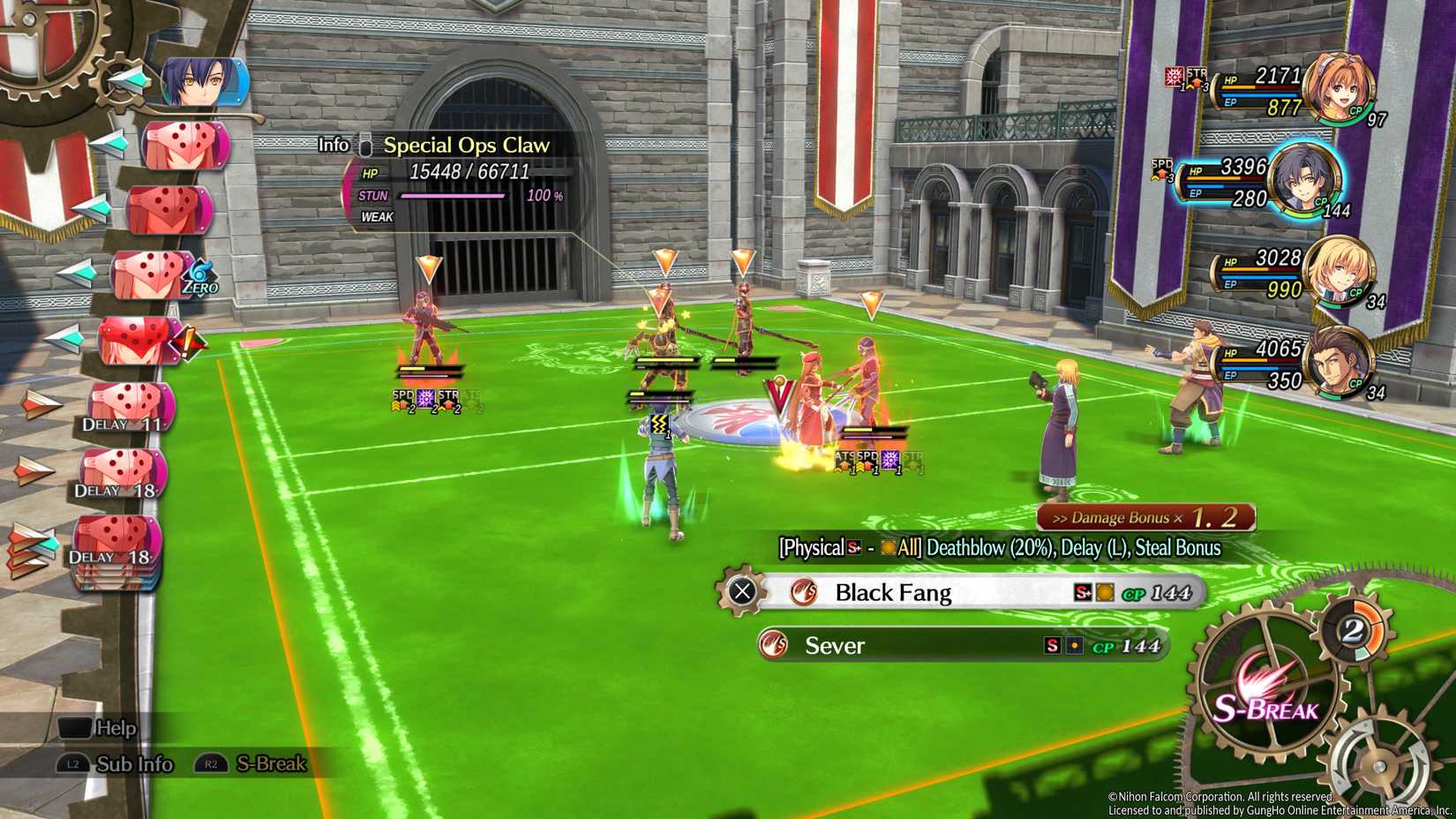Click the S+ rank icon next to Black Fang
The width and height of the screenshot is (1456, 819).
(1082, 593)
